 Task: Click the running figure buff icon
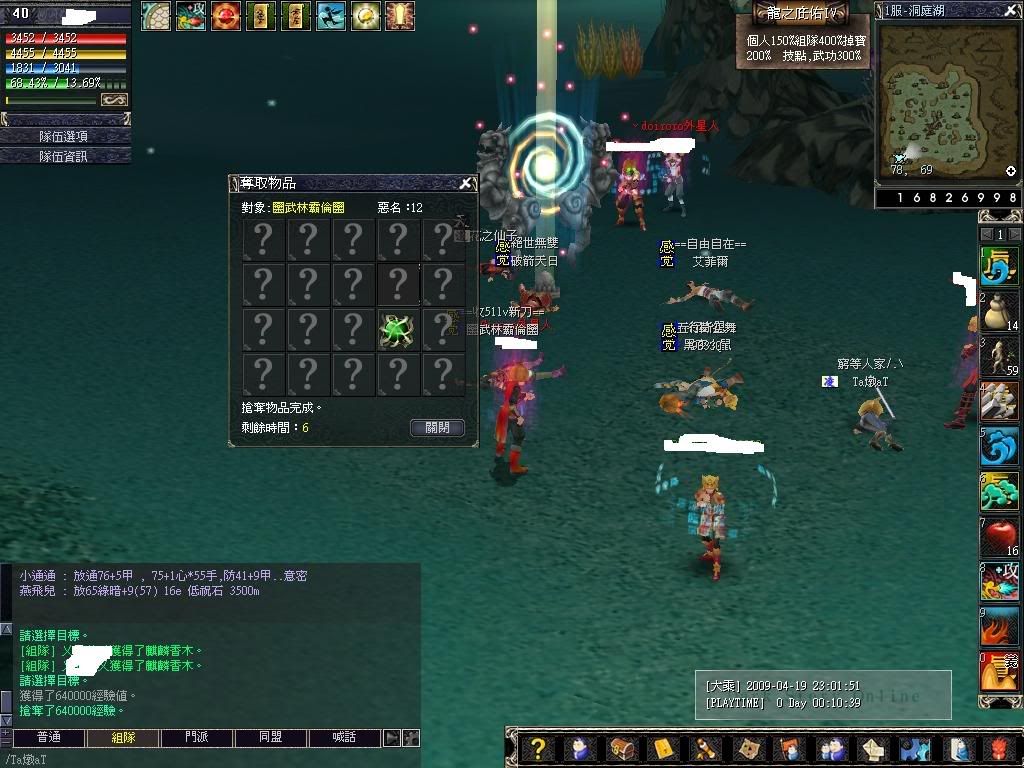(330, 16)
